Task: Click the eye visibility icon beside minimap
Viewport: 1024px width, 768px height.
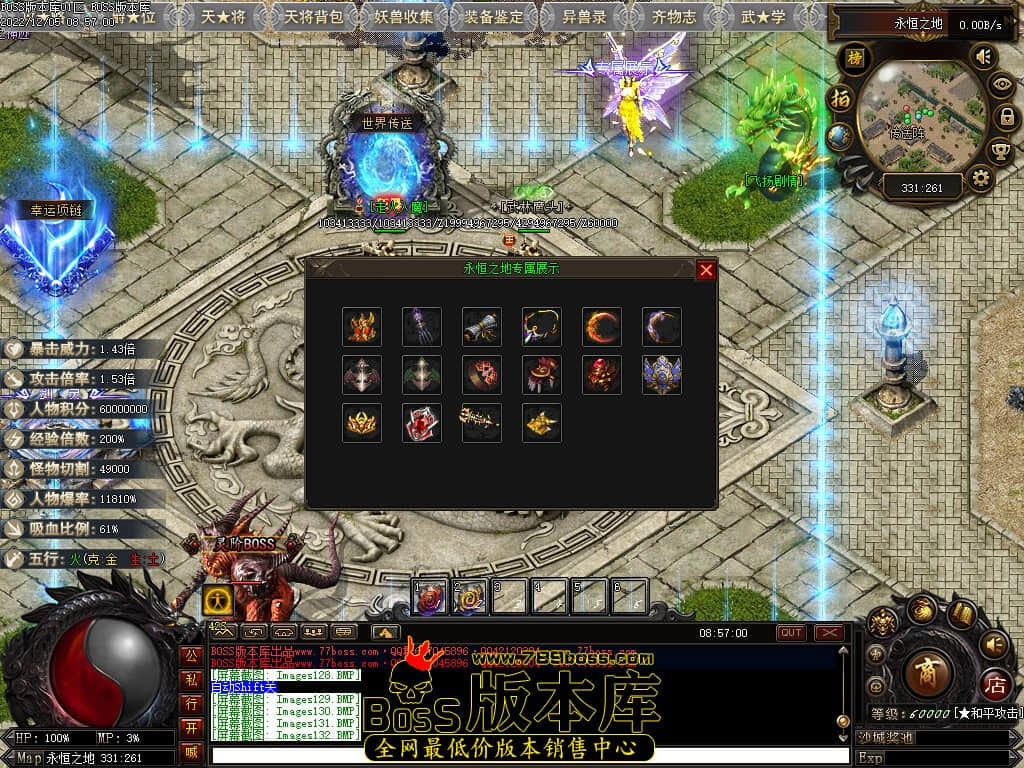Action: (x=1000, y=86)
